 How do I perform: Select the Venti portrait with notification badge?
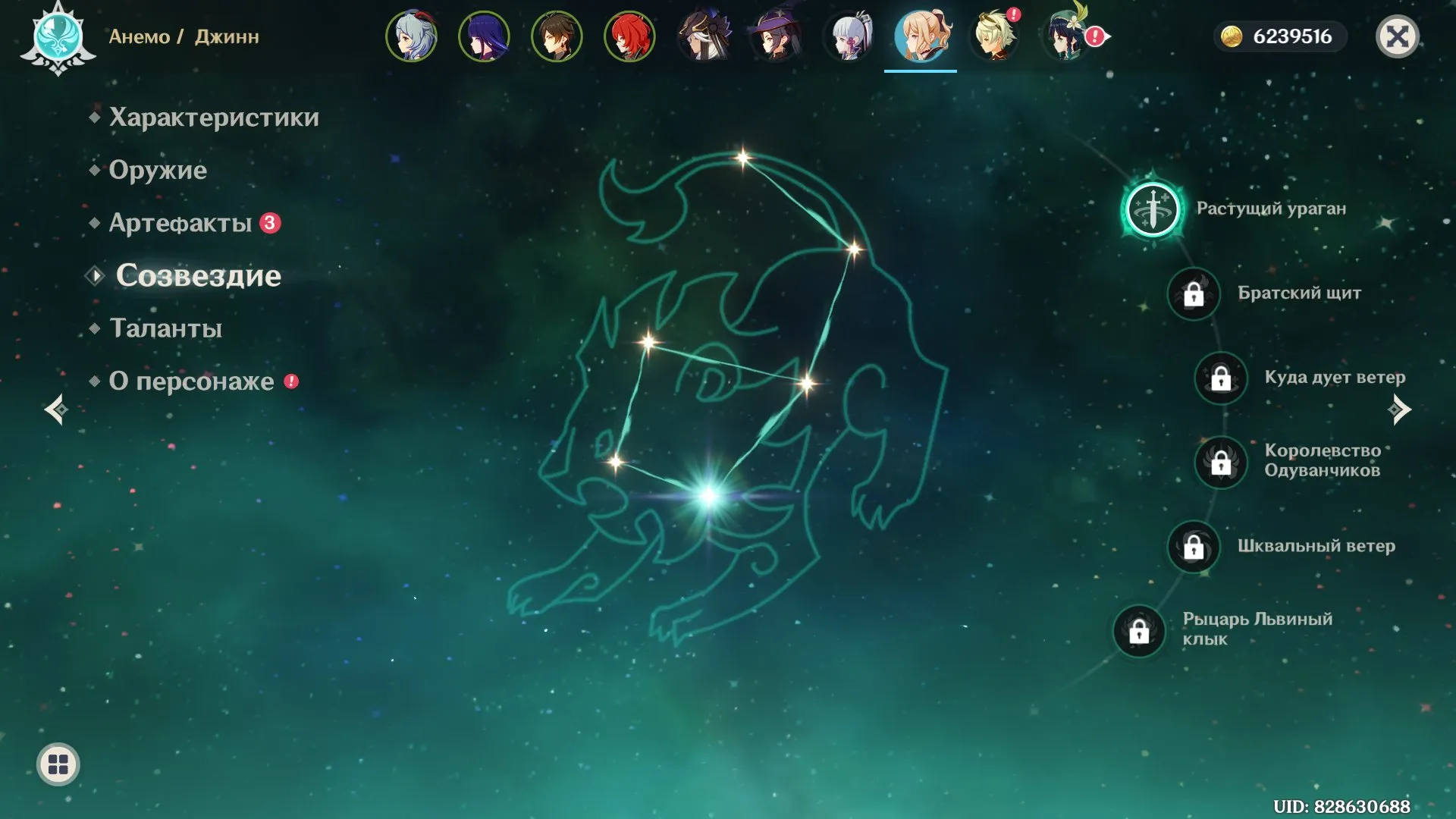(x=1065, y=36)
